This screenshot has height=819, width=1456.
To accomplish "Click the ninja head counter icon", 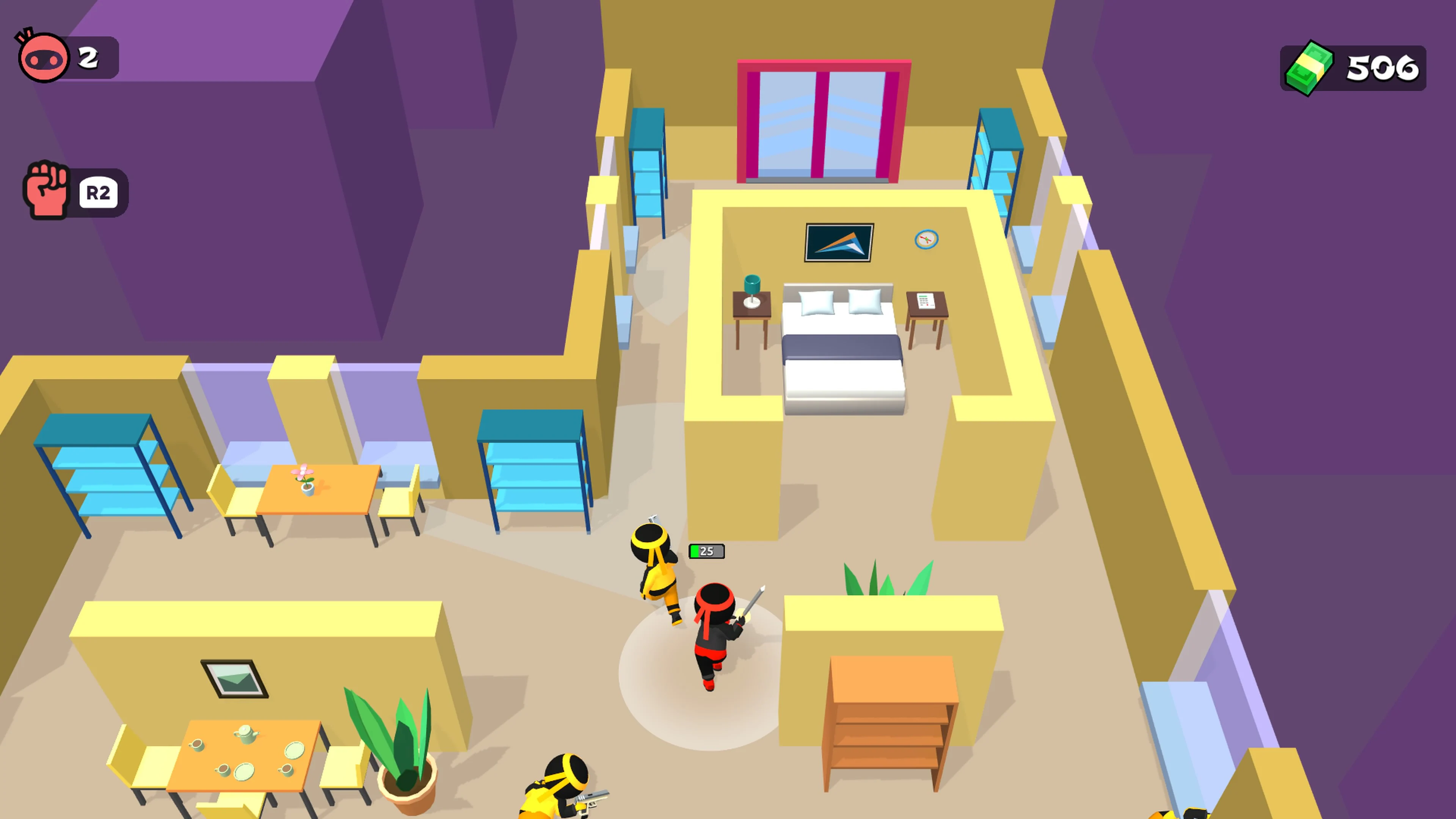I will pyautogui.click(x=42, y=55).
